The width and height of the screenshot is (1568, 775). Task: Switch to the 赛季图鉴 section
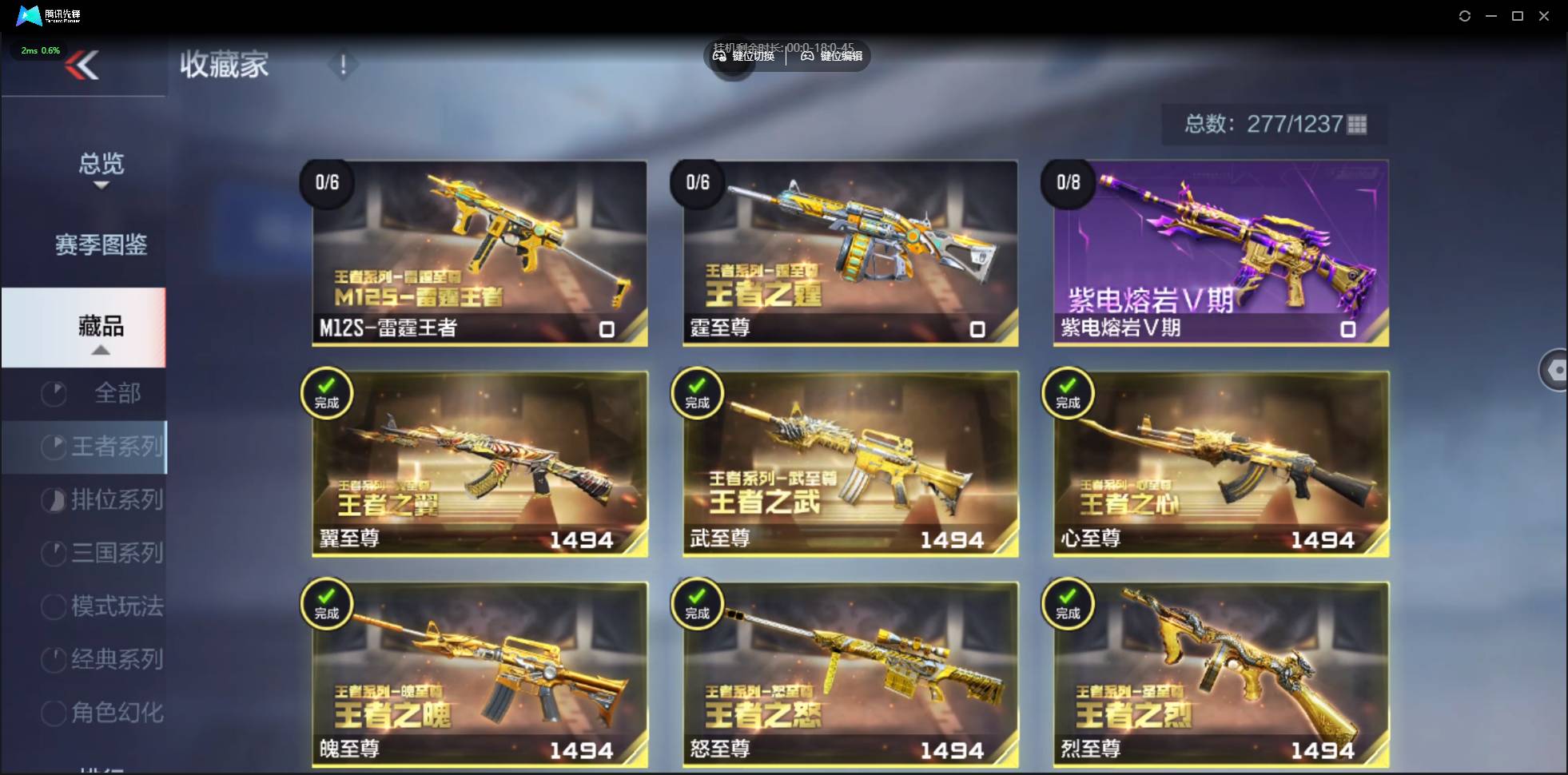[x=101, y=245]
